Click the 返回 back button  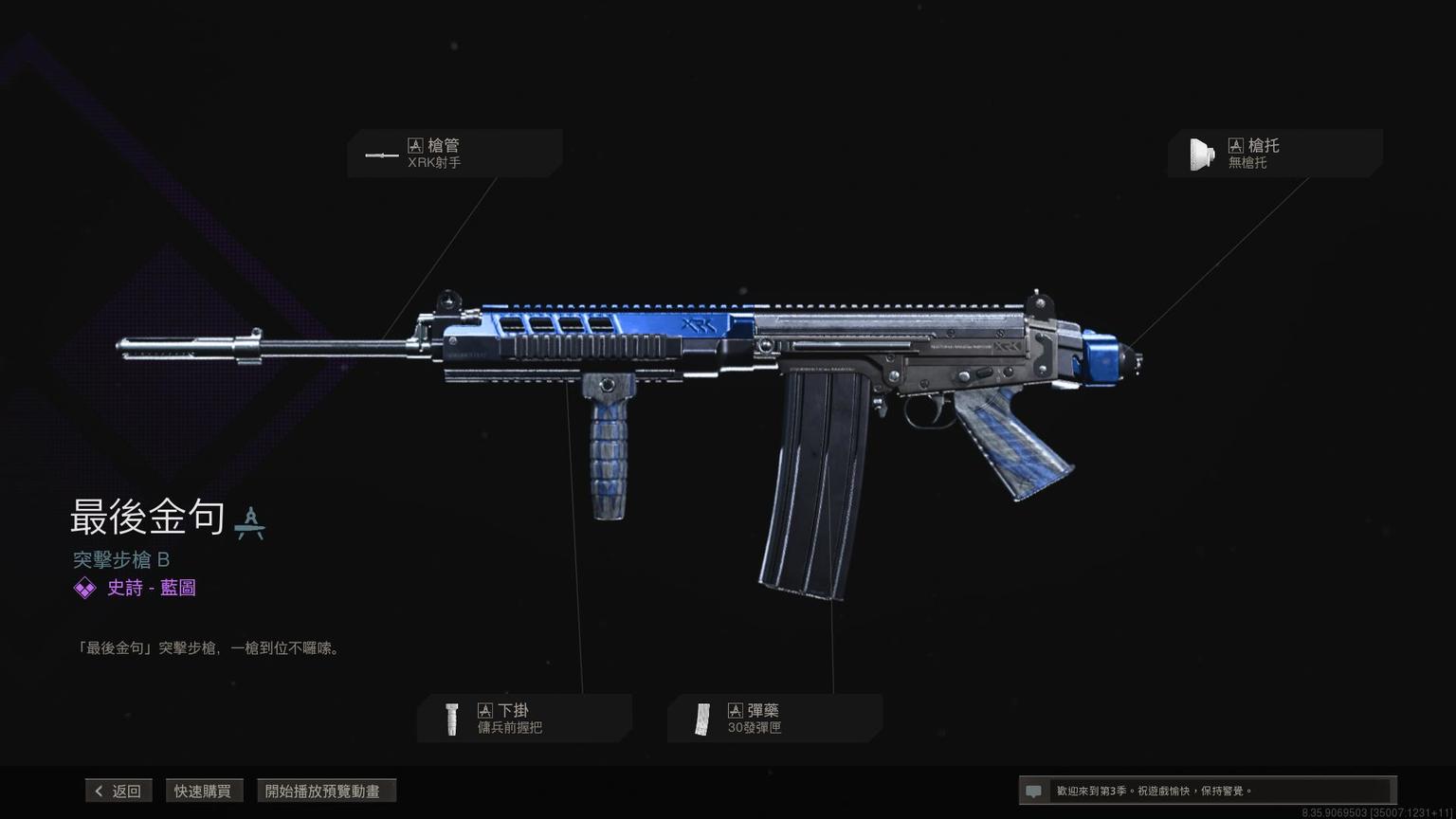pos(118,791)
